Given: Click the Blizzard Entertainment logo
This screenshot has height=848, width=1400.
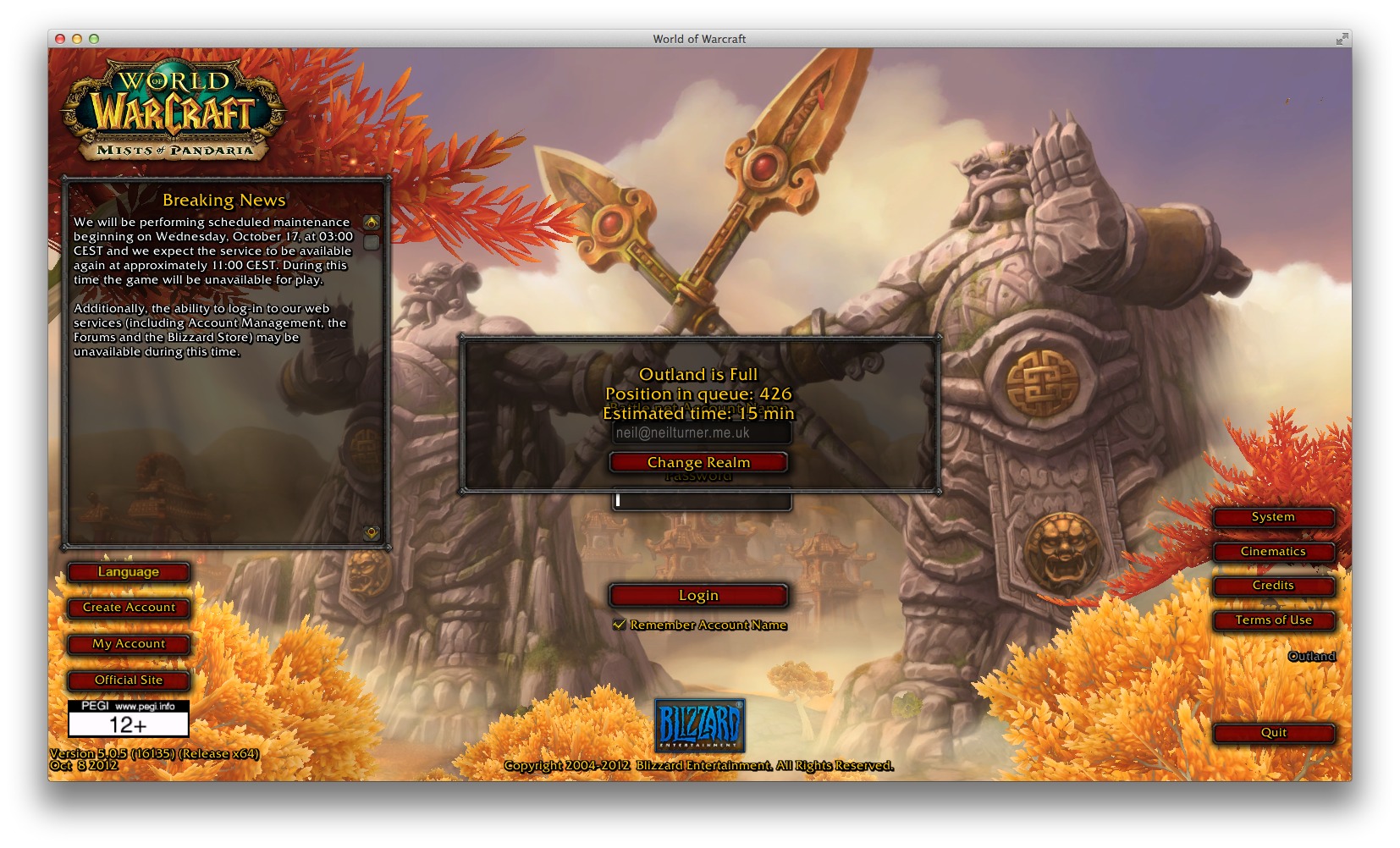Looking at the screenshot, I should coord(699,725).
